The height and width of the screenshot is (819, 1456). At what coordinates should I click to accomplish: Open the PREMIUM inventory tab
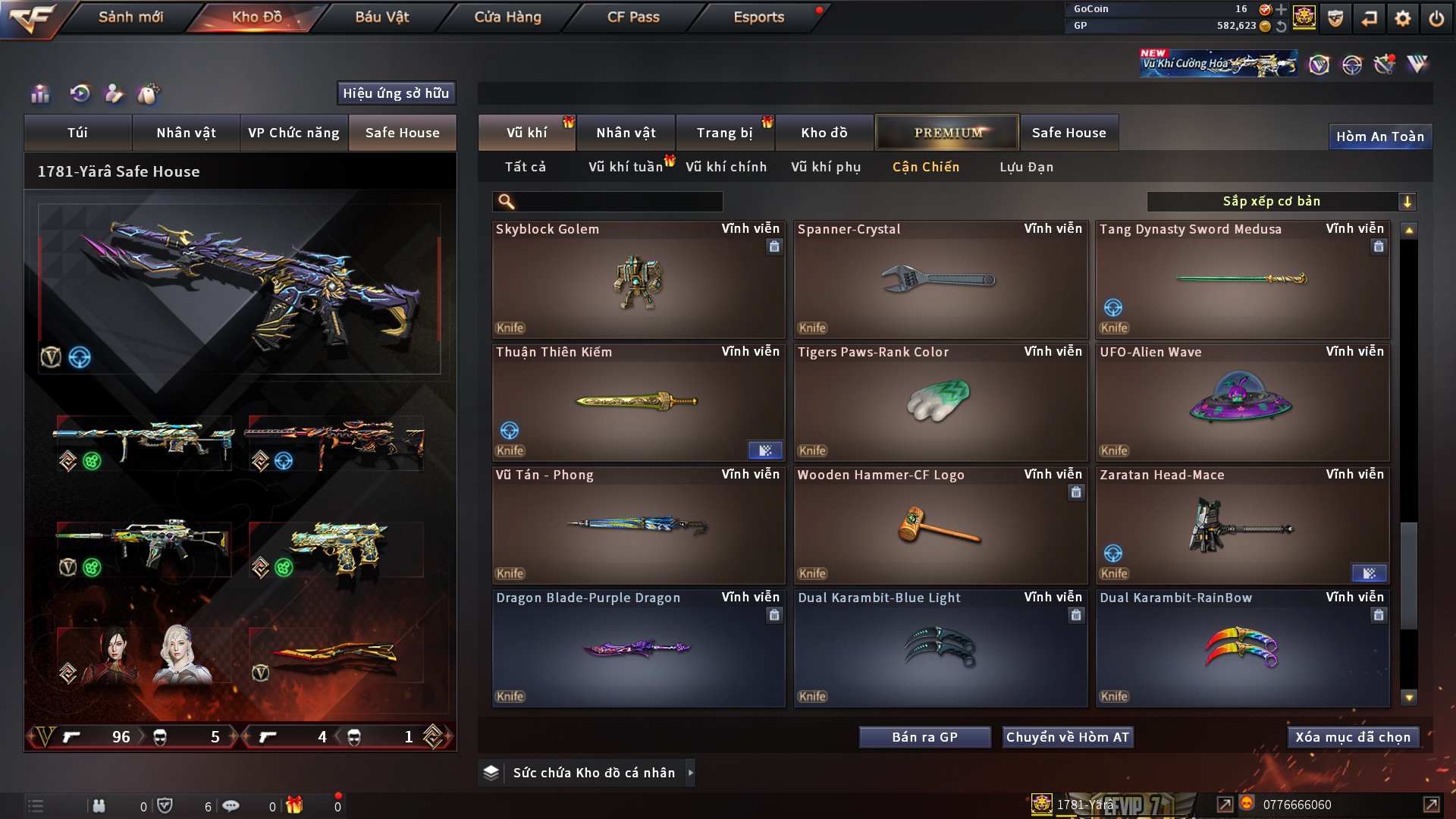(x=947, y=133)
